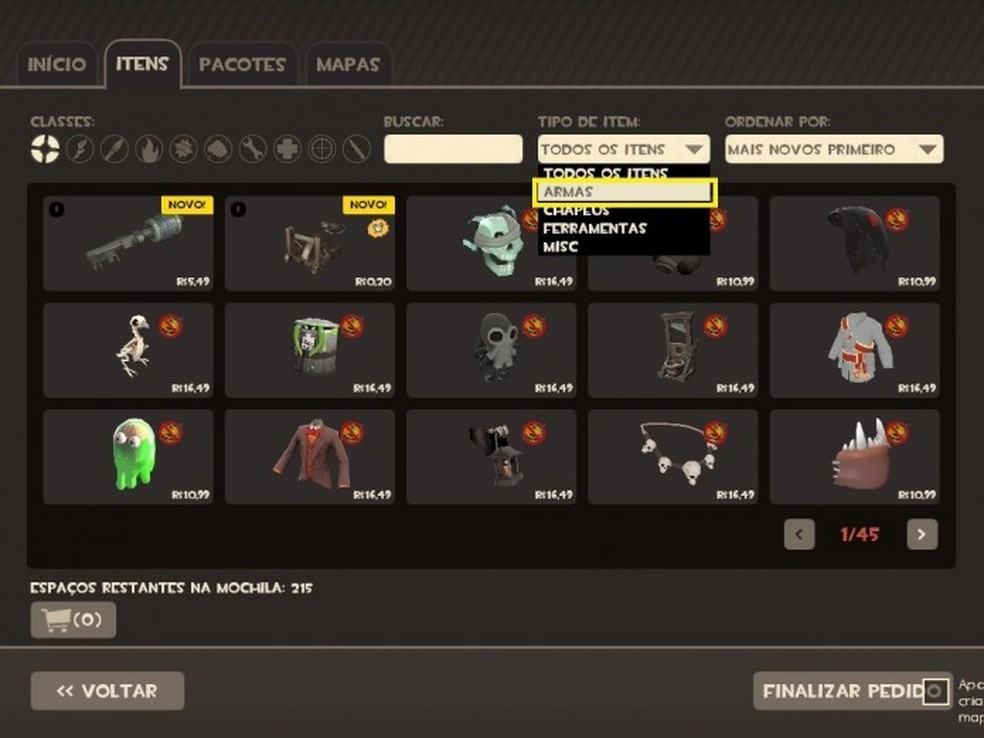Open the Pacotes tab
The width and height of the screenshot is (984, 738).
(x=242, y=65)
